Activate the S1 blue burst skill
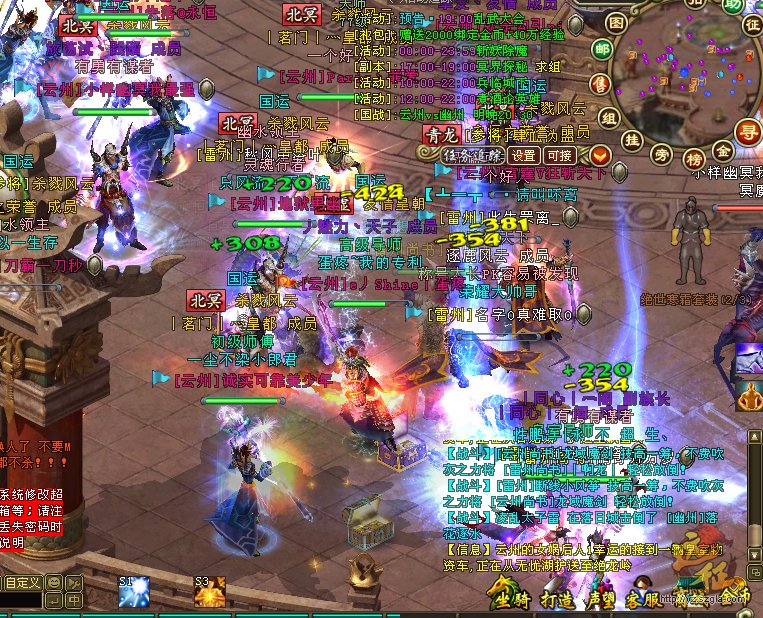This screenshot has height=618, width=763. tap(134, 593)
